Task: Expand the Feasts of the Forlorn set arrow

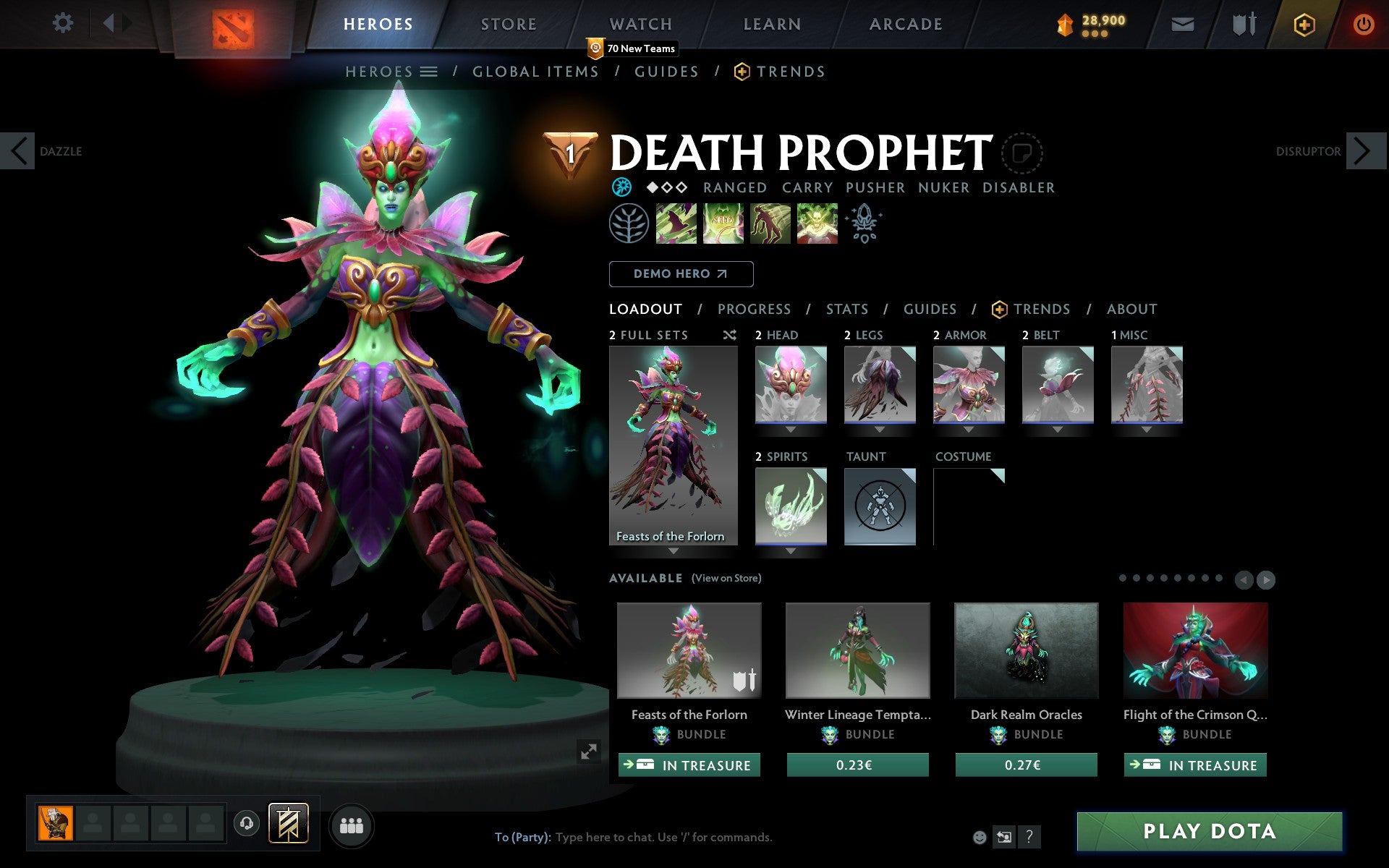Action: [674, 551]
